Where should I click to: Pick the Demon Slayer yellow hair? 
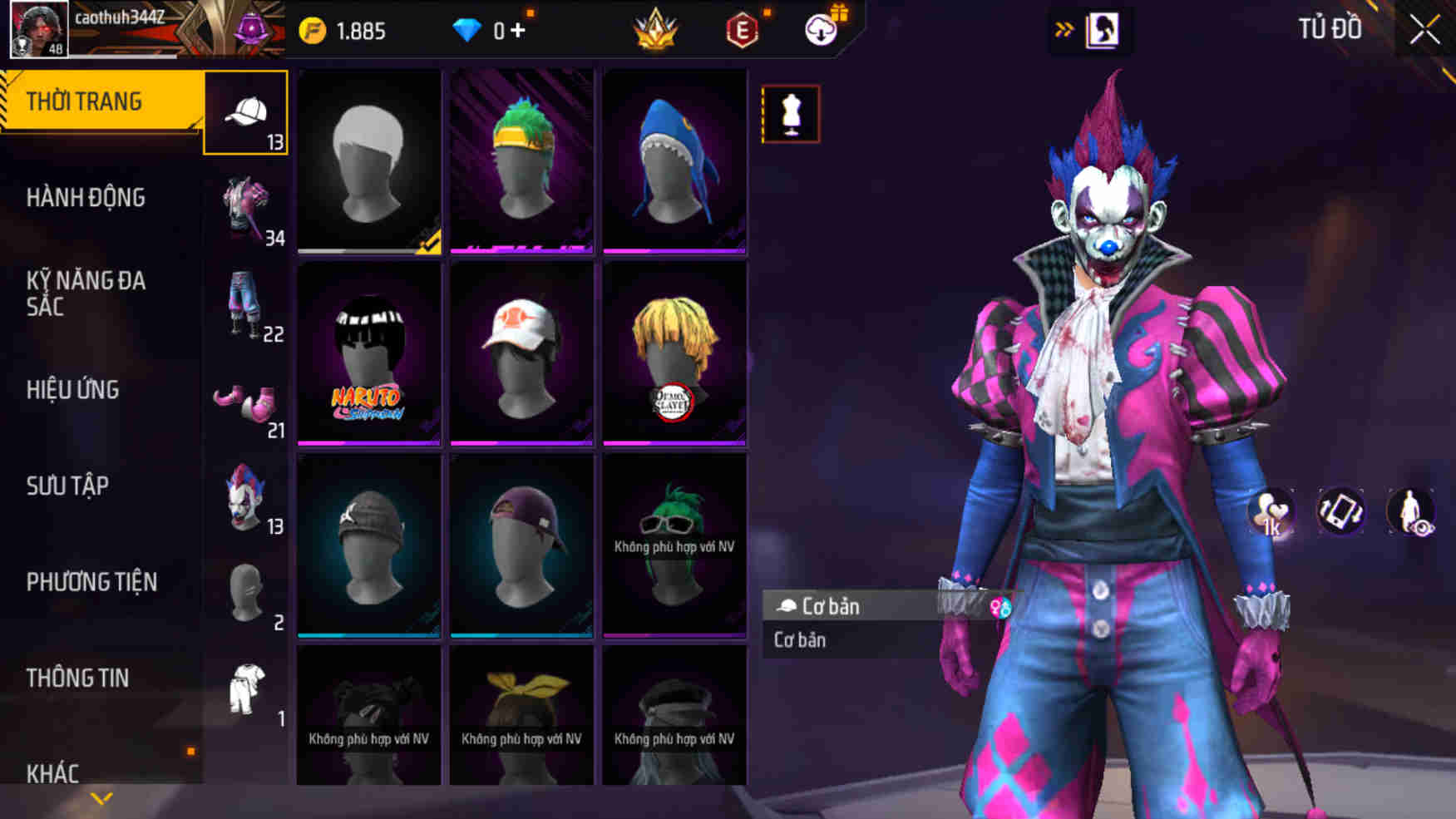674,353
